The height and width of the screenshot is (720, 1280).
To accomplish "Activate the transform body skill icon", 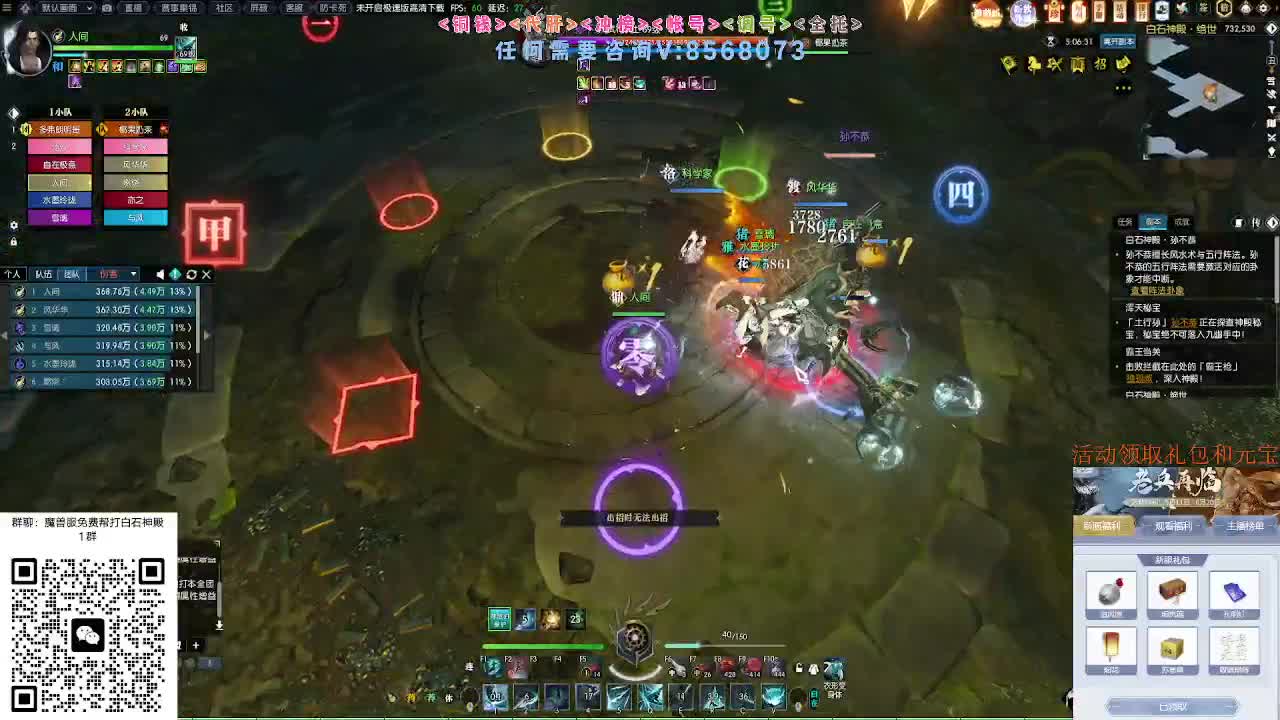I will click(834, 668).
